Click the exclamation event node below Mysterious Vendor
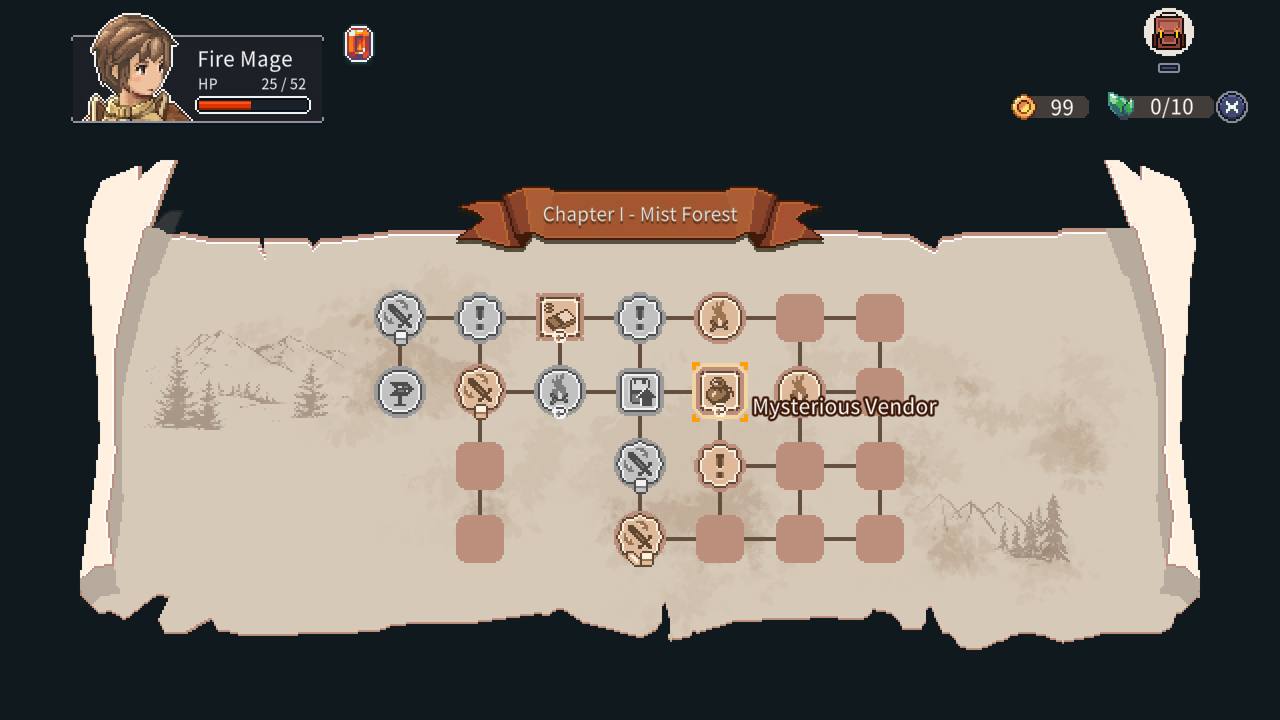The width and height of the screenshot is (1280, 720). pos(720,465)
